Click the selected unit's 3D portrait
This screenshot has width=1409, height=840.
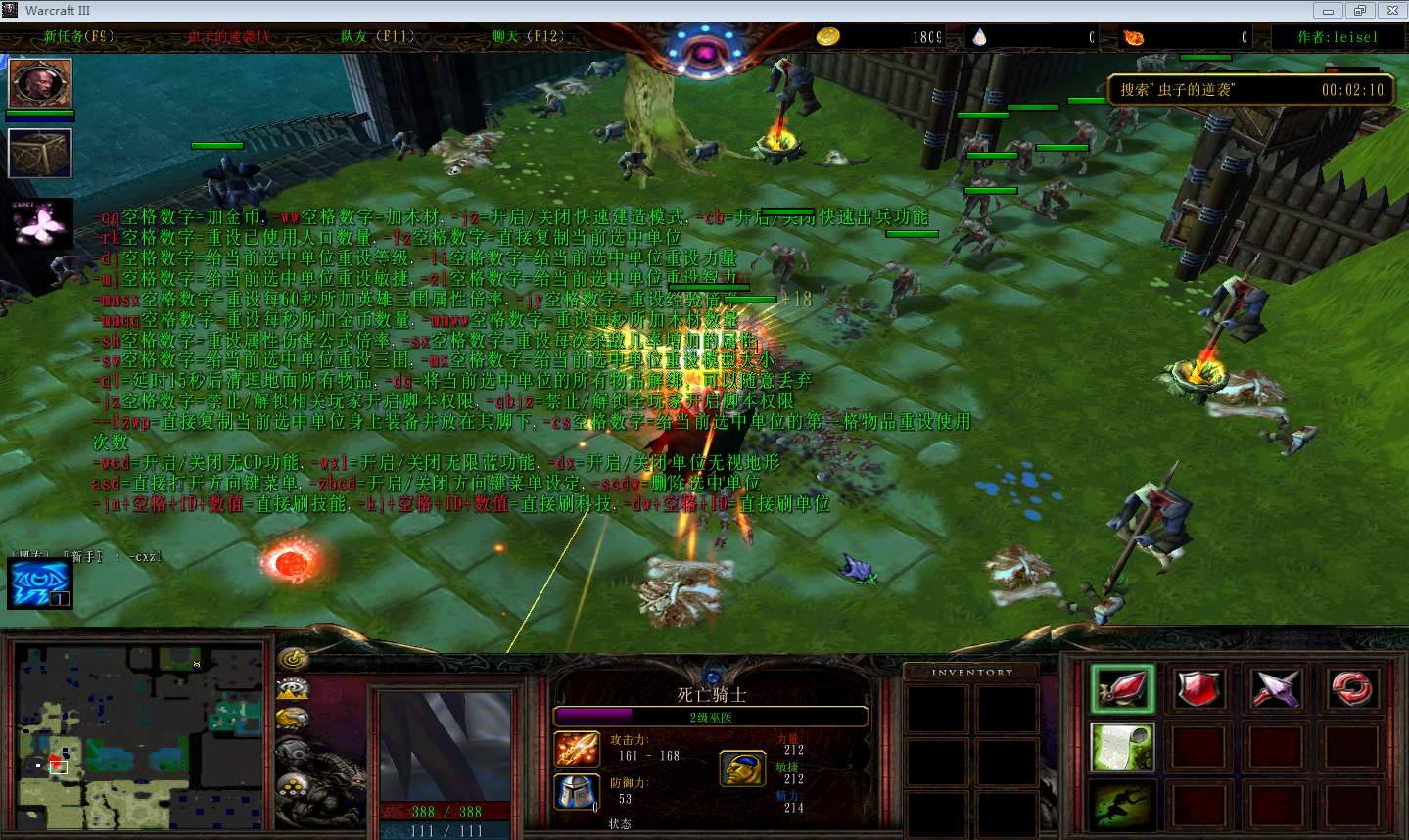pyautogui.click(x=446, y=746)
